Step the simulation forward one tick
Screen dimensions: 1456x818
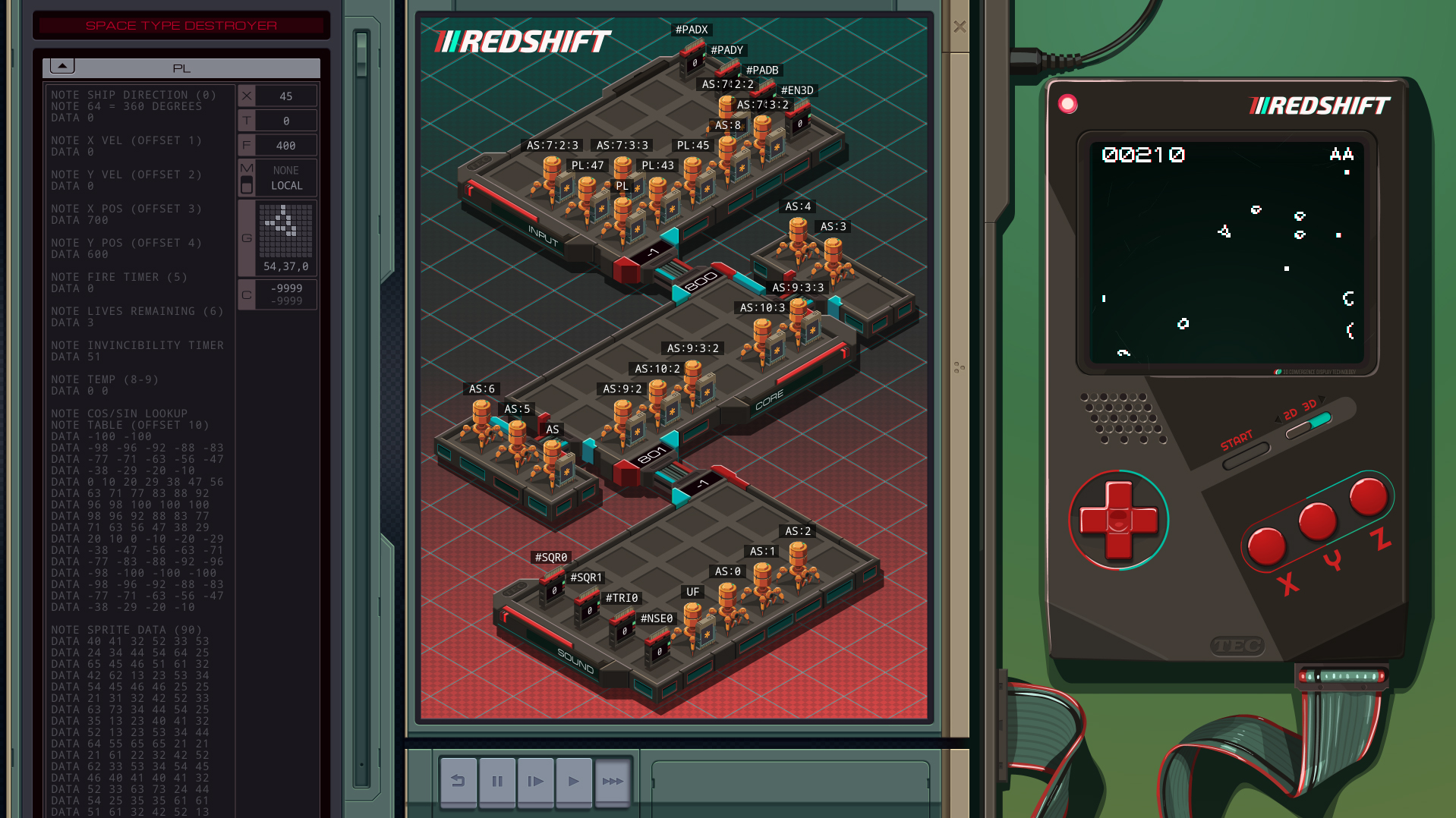tap(536, 780)
